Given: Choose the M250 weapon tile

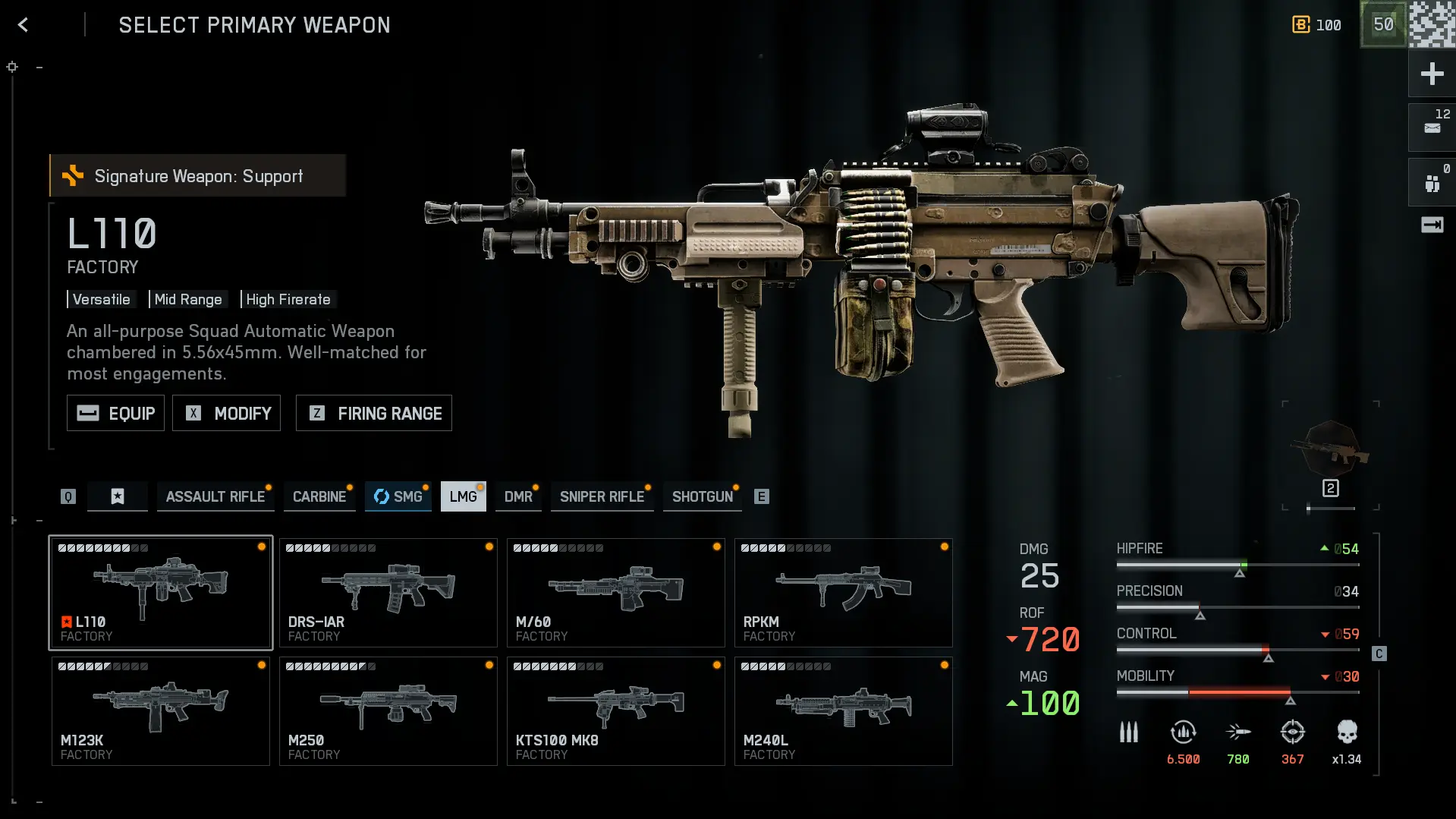Looking at the screenshot, I should (x=388, y=711).
